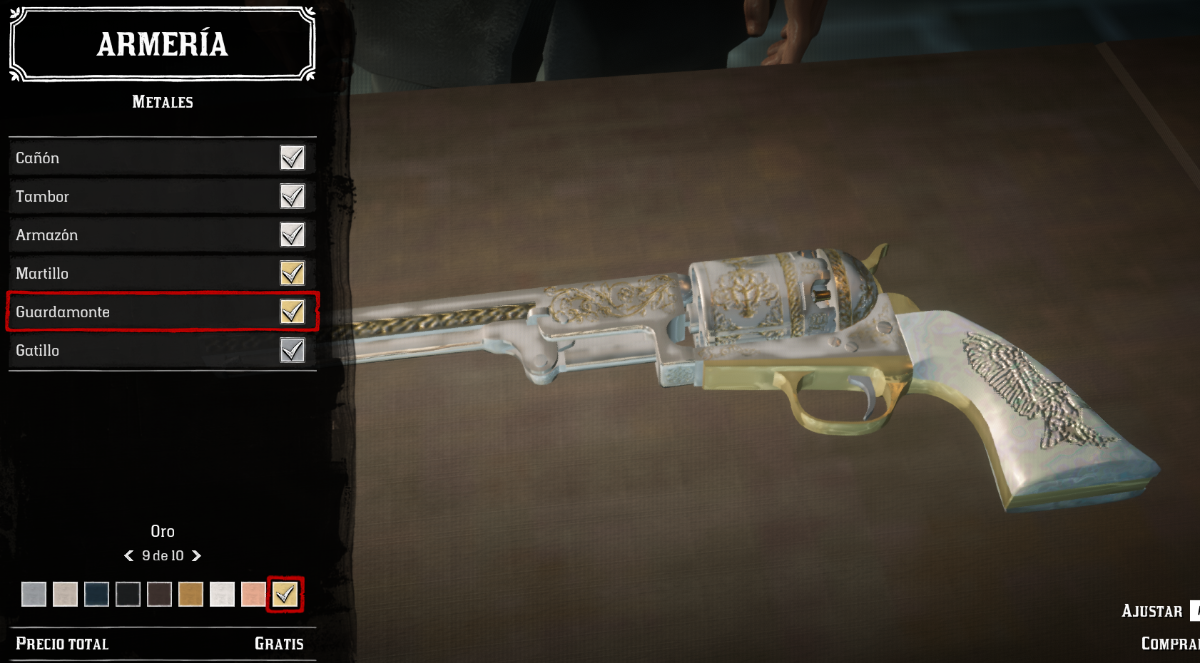Select the Martillo row
Viewport: 1200px width, 663px height.
(160, 273)
